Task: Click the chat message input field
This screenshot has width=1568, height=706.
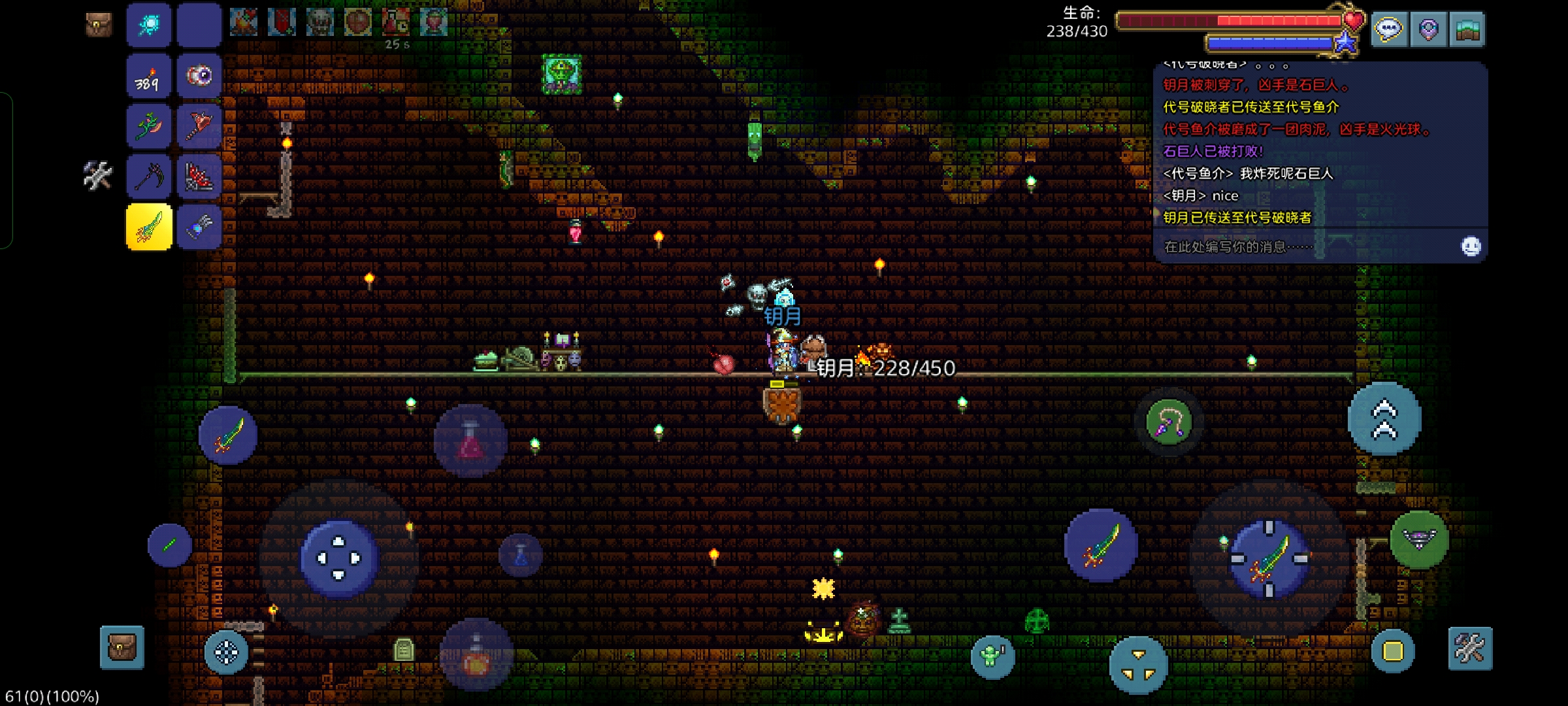Action: pos(1300,246)
